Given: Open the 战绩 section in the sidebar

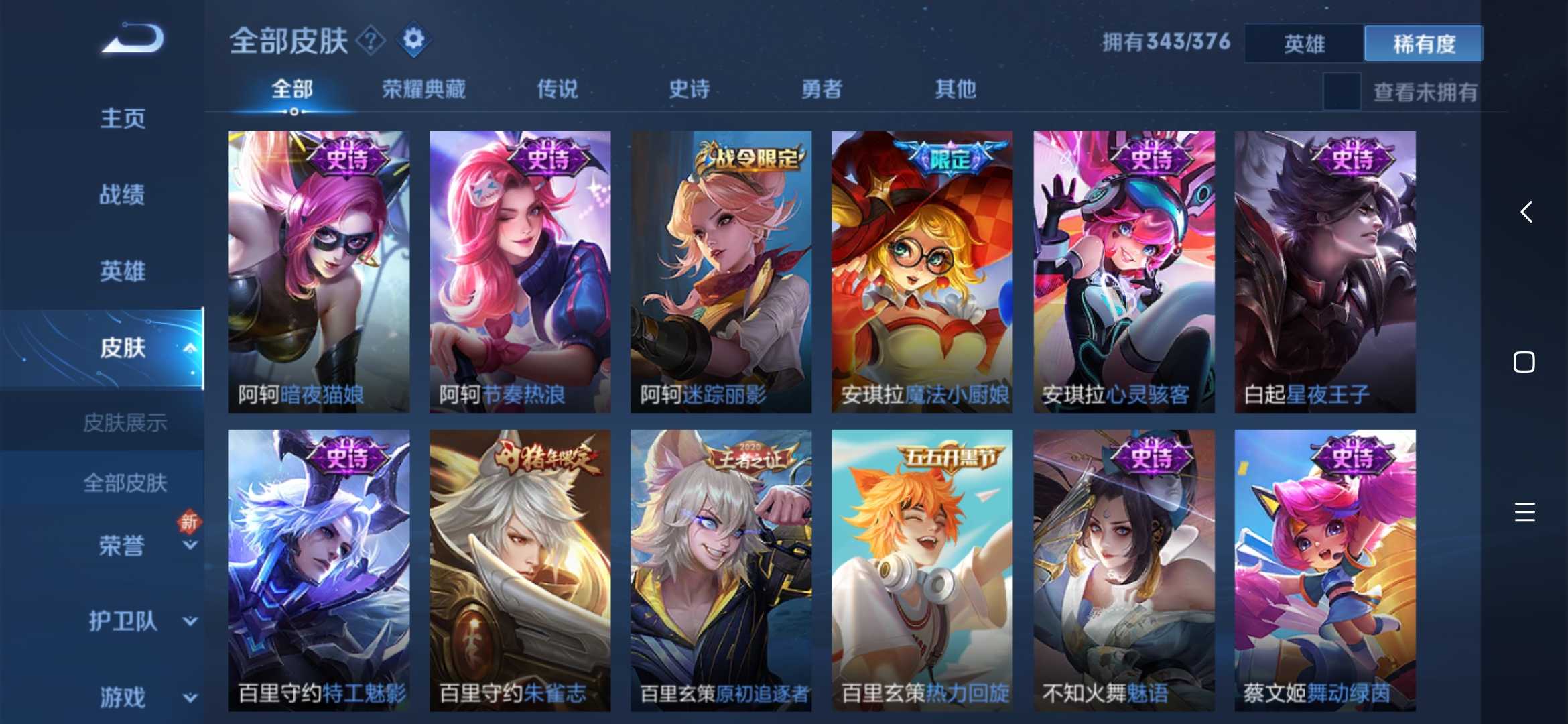Looking at the screenshot, I should click(x=123, y=194).
